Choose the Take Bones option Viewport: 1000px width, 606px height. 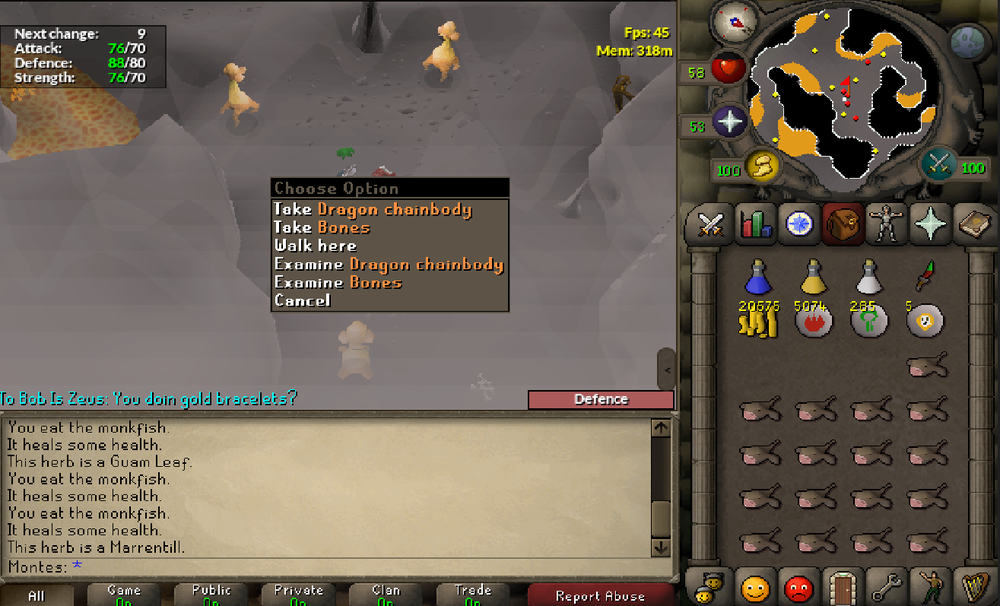[337, 228]
